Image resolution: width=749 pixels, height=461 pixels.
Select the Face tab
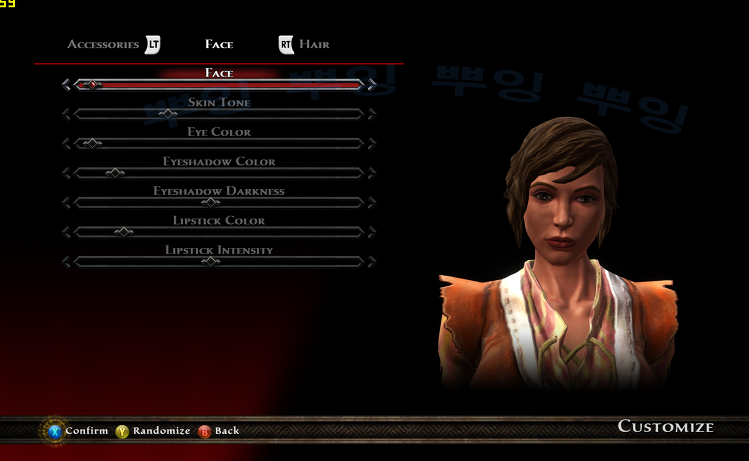tap(219, 45)
